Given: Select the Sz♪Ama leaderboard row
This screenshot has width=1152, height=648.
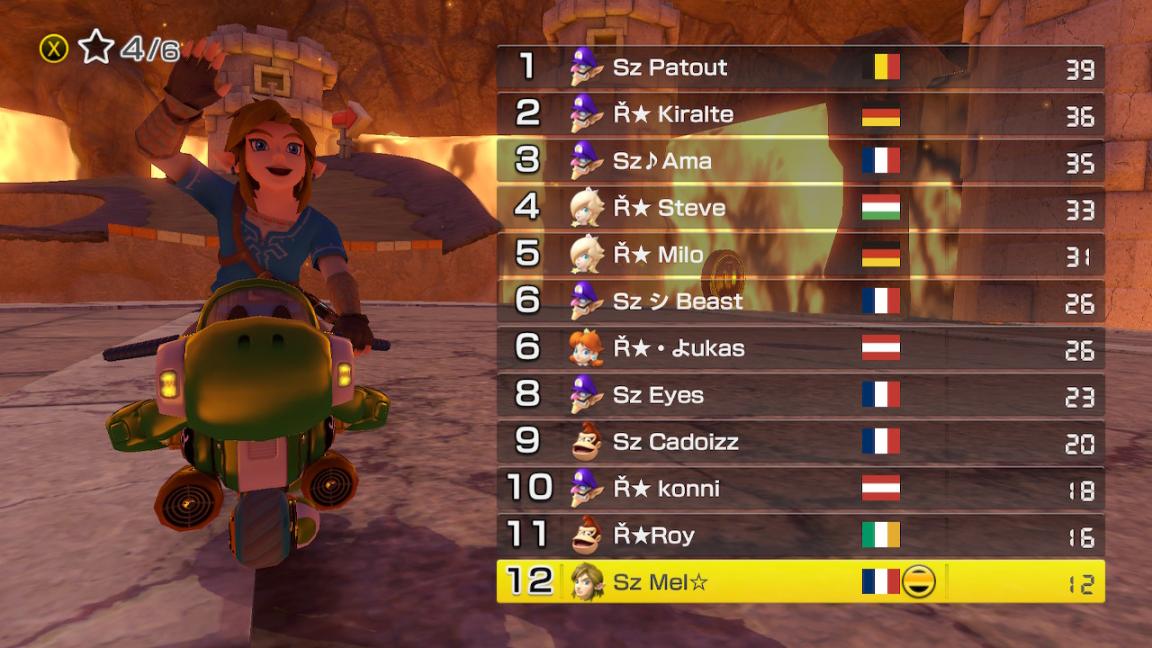Looking at the screenshot, I should [x=800, y=161].
